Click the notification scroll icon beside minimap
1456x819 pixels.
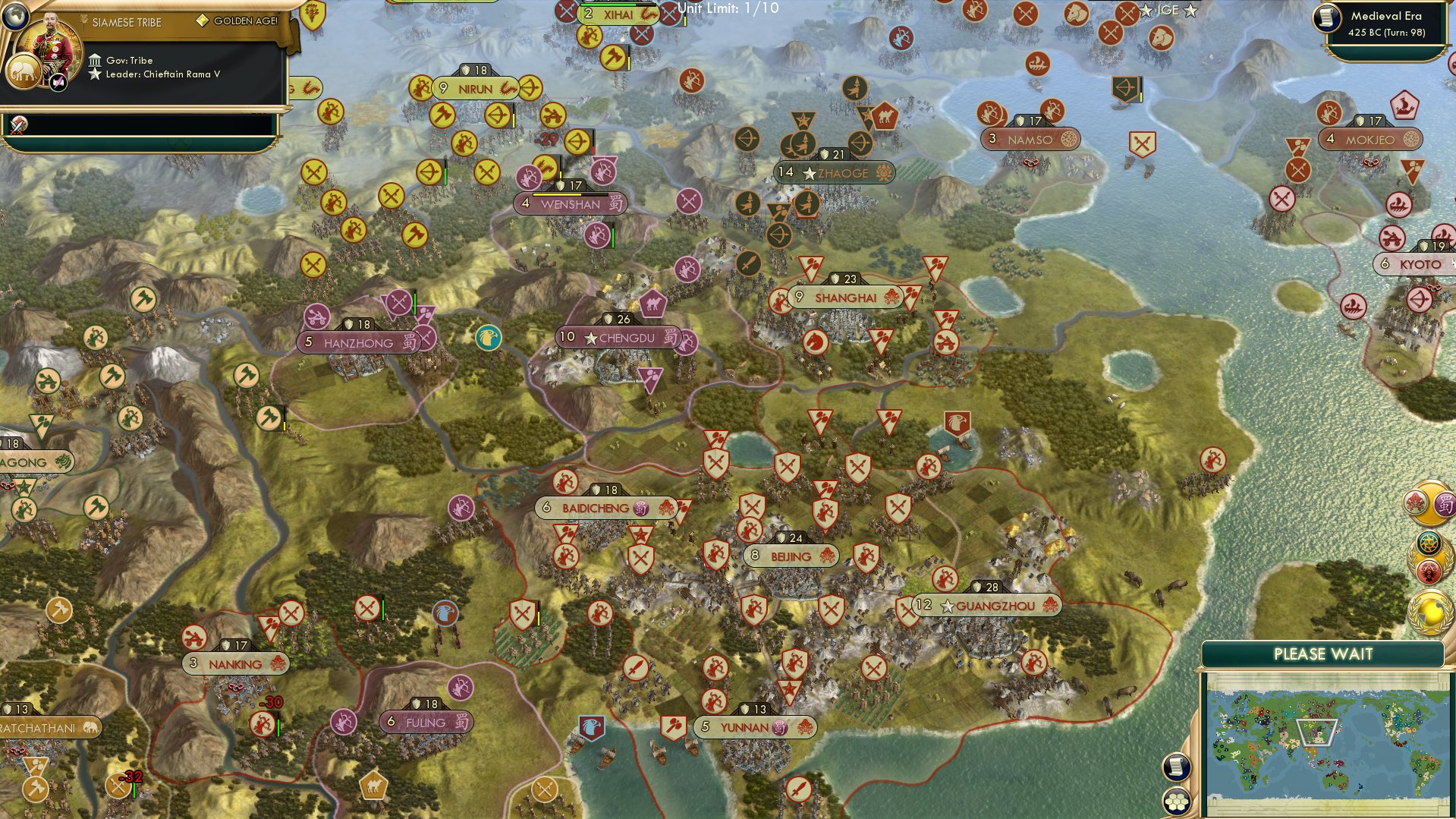pyautogui.click(x=1175, y=767)
